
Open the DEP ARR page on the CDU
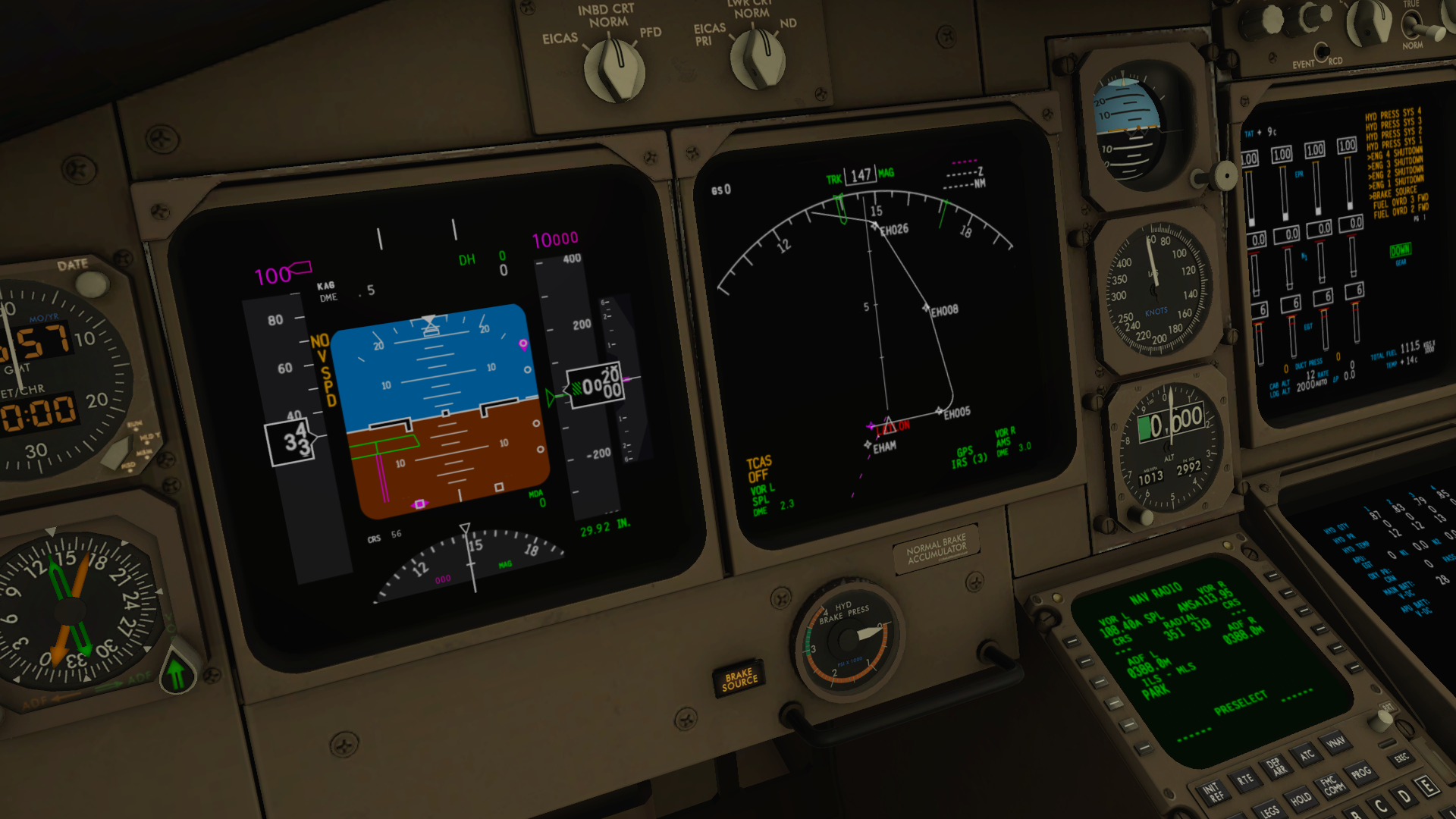click(x=1276, y=768)
